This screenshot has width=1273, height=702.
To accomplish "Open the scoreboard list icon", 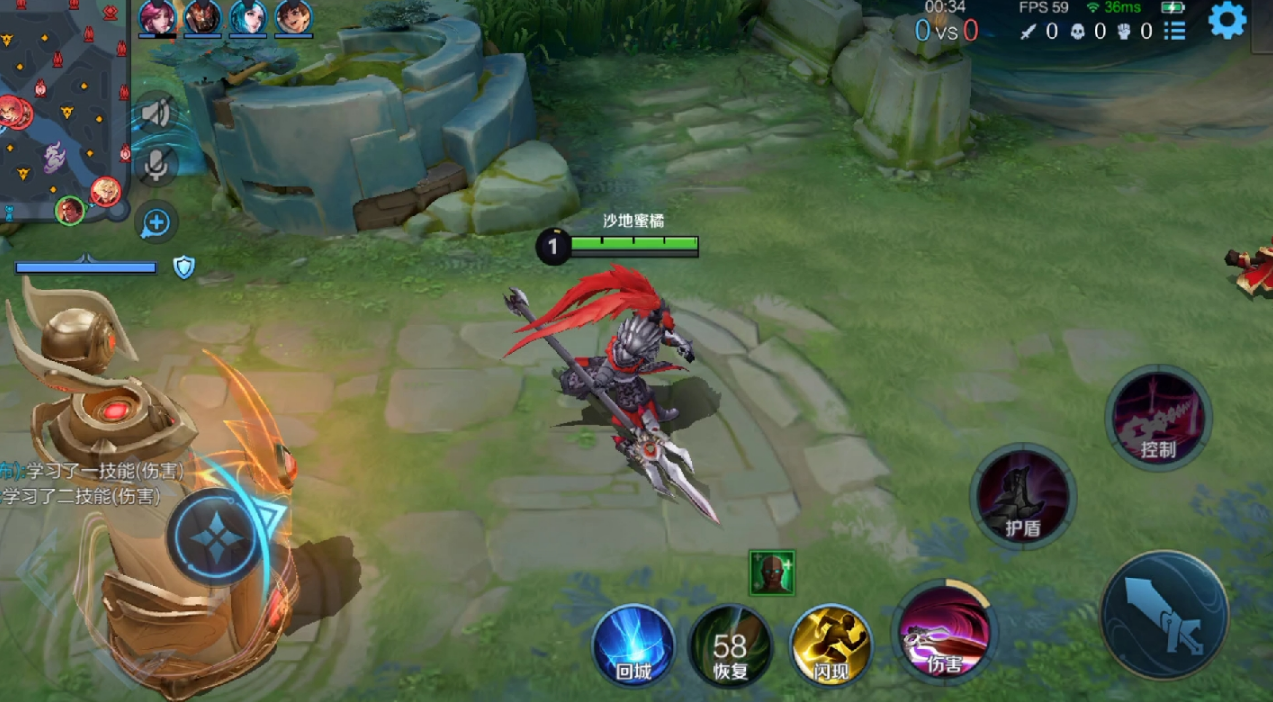I will (x=1175, y=31).
